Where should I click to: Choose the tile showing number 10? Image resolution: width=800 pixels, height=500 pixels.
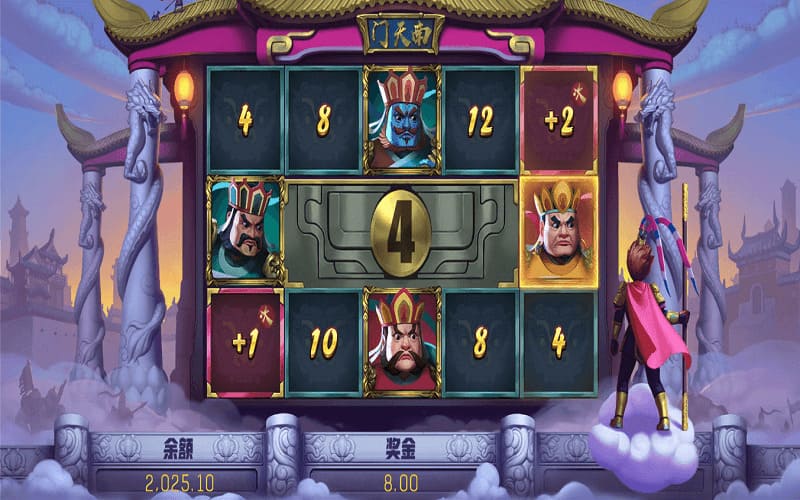(323, 343)
